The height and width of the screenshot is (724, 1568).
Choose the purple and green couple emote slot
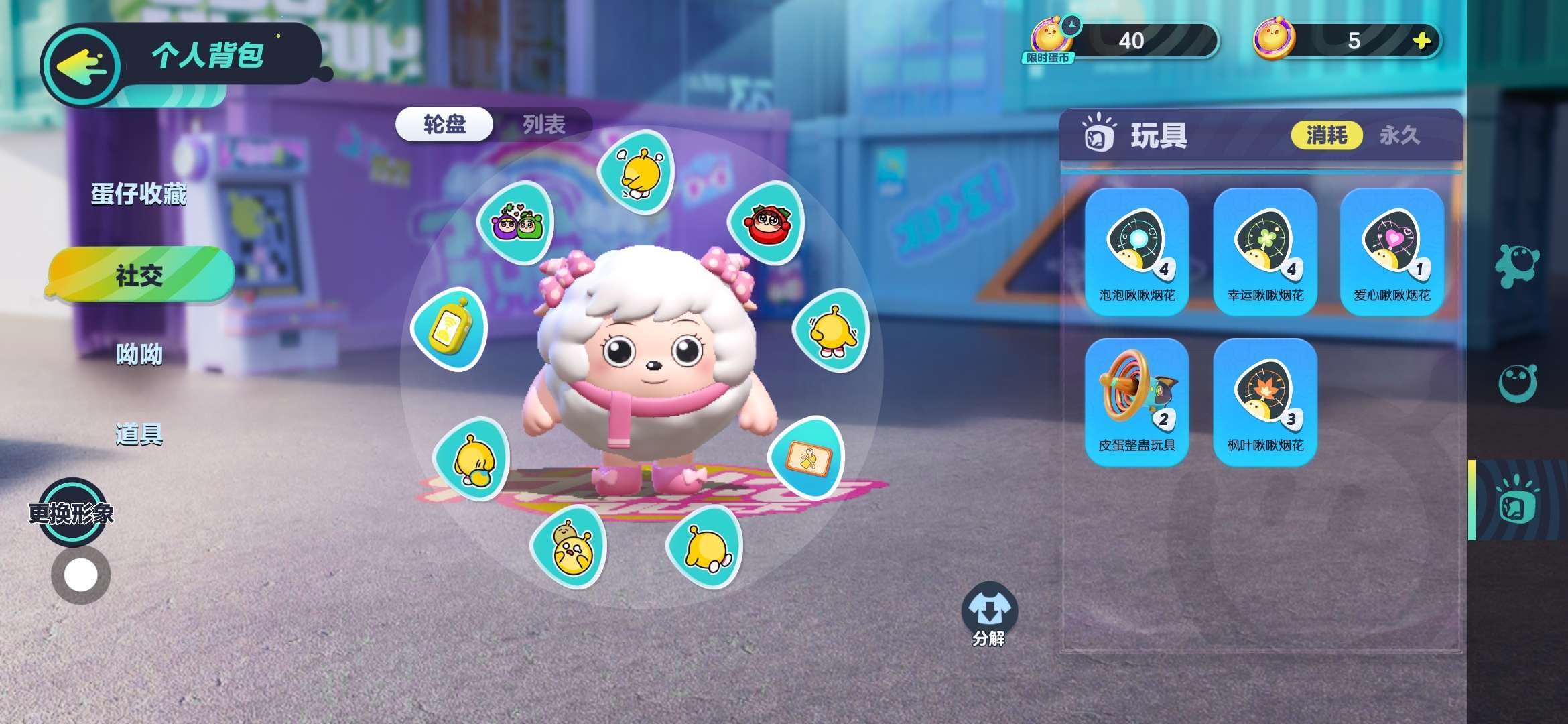(x=515, y=222)
